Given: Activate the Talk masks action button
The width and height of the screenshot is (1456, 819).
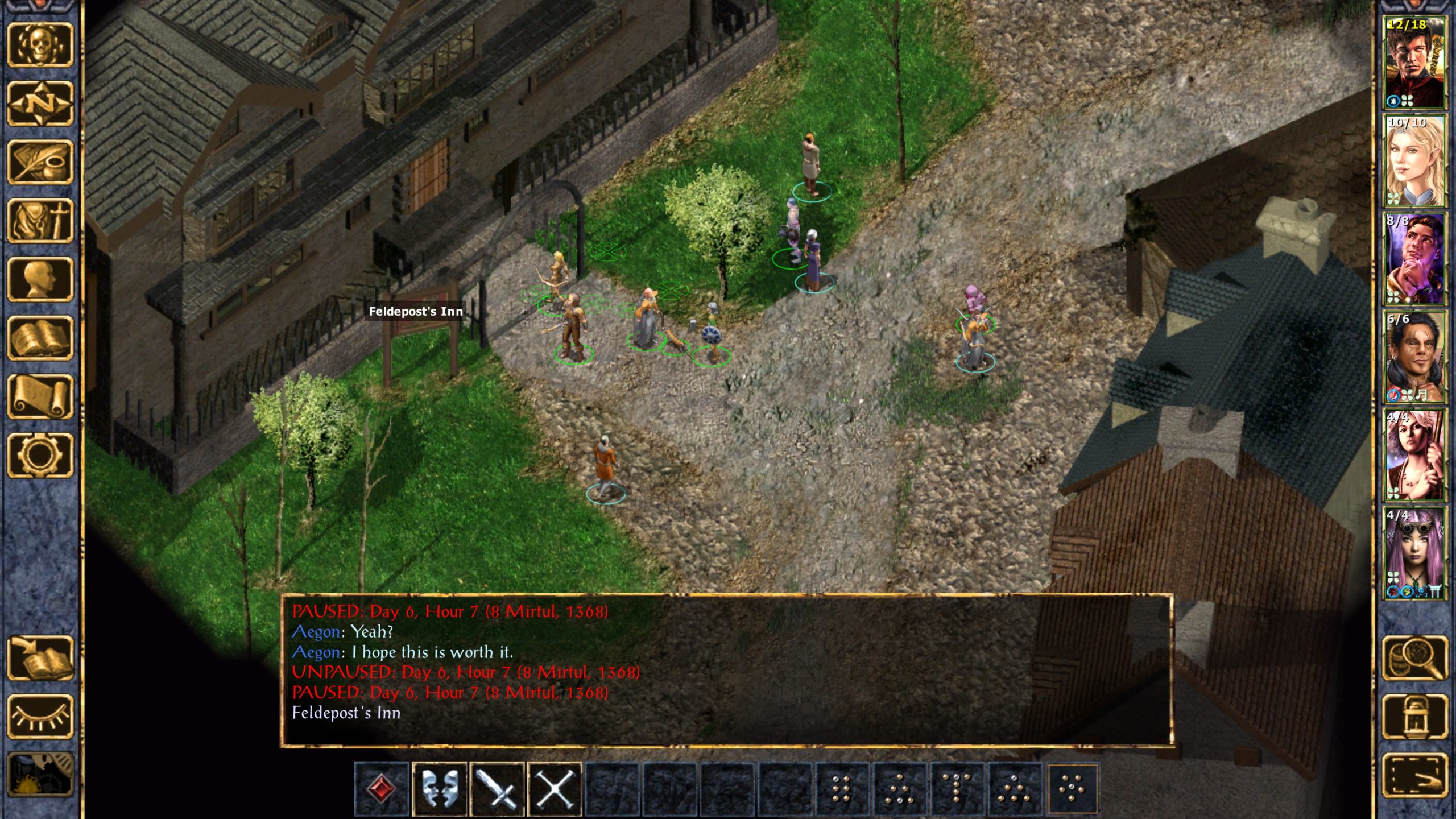Looking at the screenshot, I should 439,789.
